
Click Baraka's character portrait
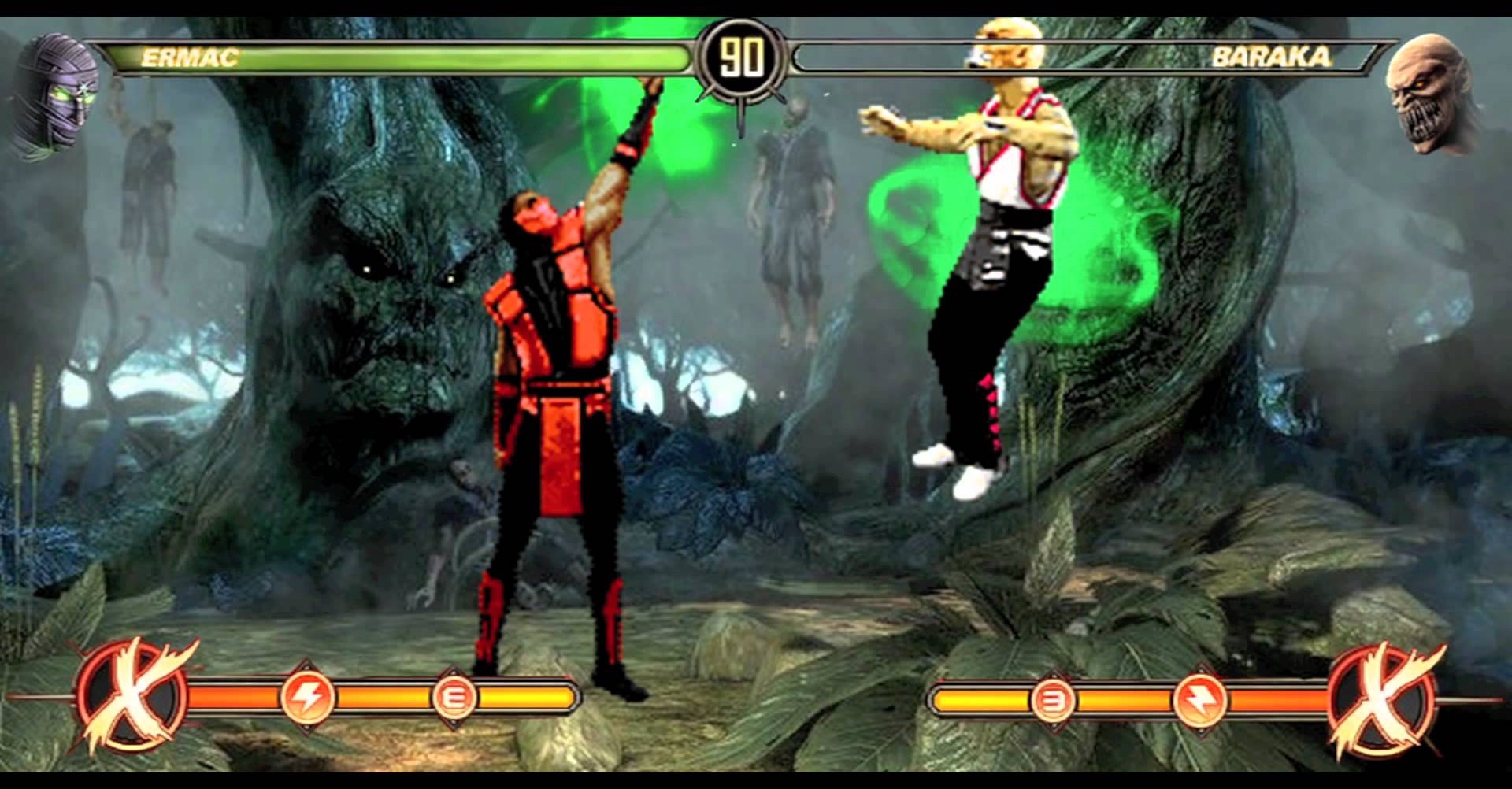click(1427, 96)
